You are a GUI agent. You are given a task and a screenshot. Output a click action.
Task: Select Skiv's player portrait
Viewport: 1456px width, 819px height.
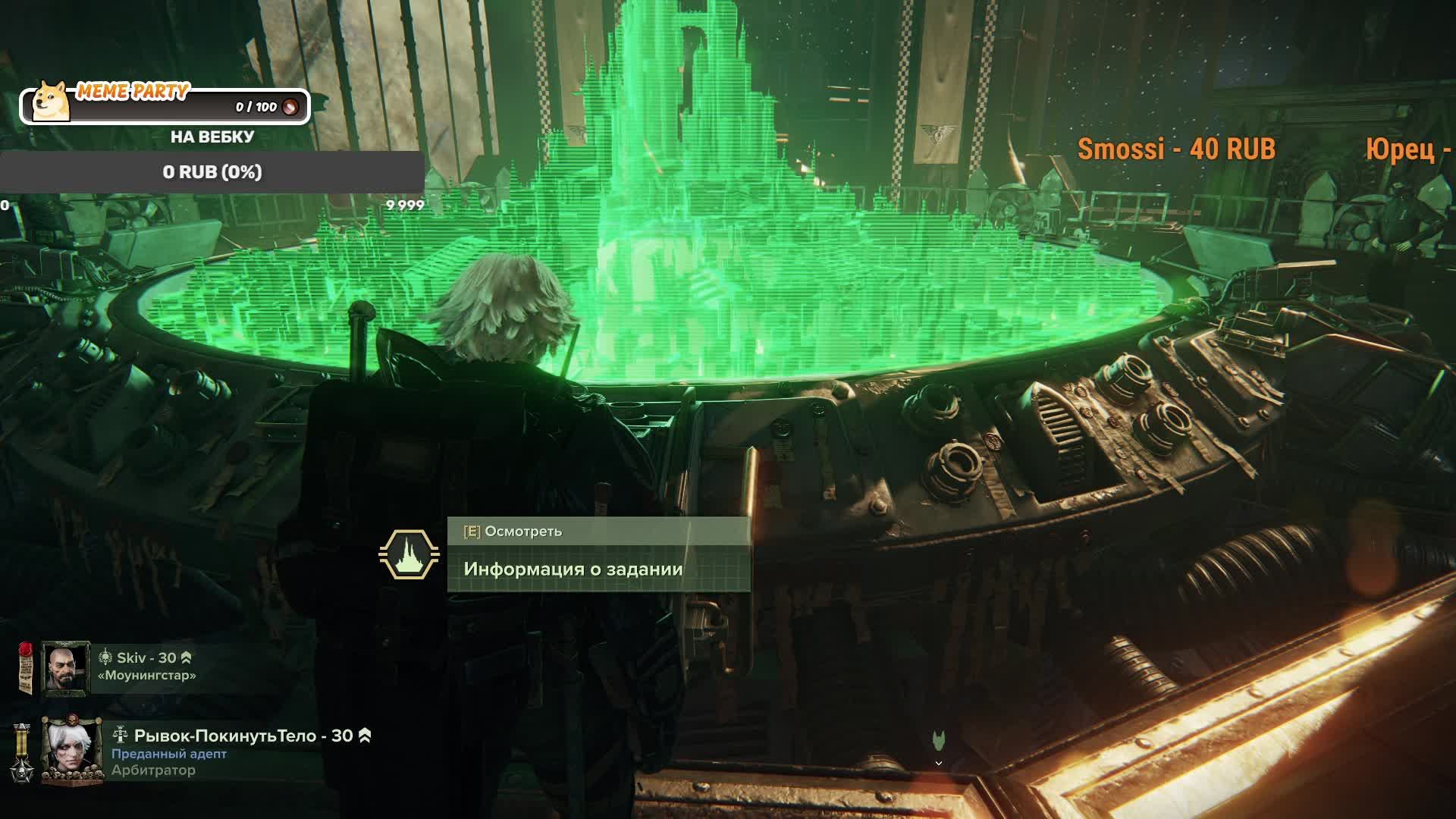[65, 668]
